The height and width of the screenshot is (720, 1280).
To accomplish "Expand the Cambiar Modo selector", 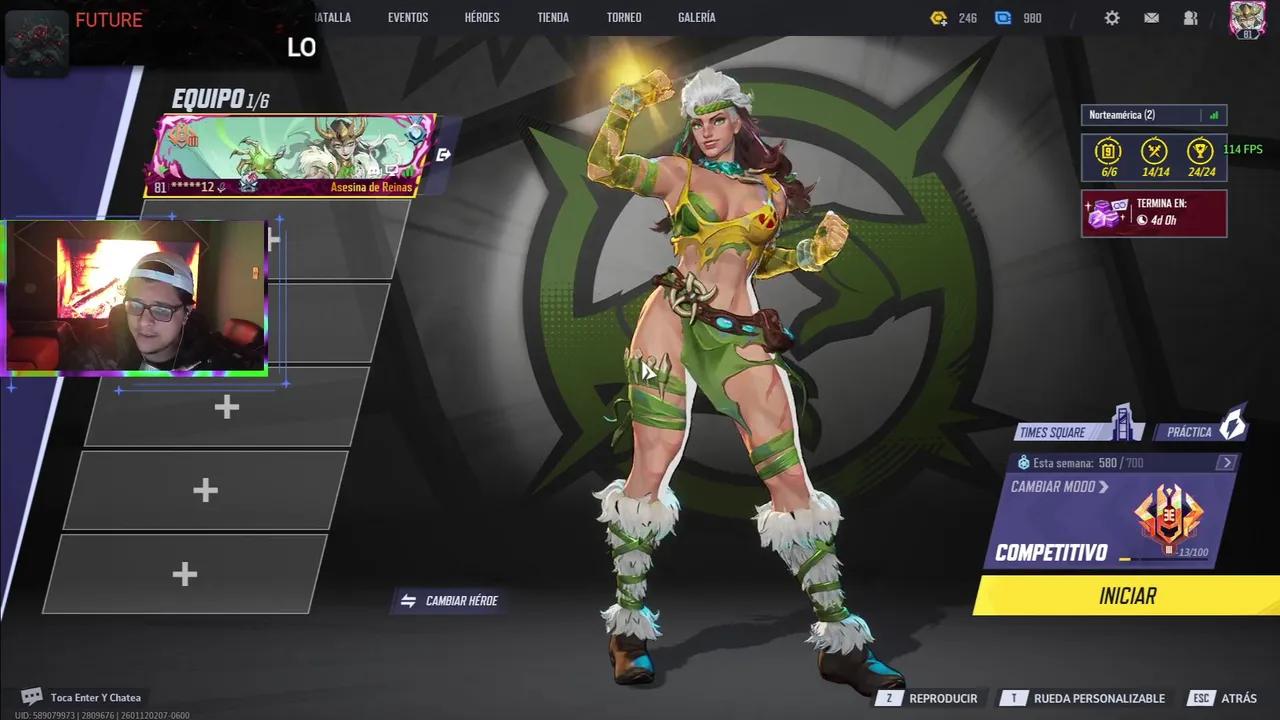I will point(1059,487).
